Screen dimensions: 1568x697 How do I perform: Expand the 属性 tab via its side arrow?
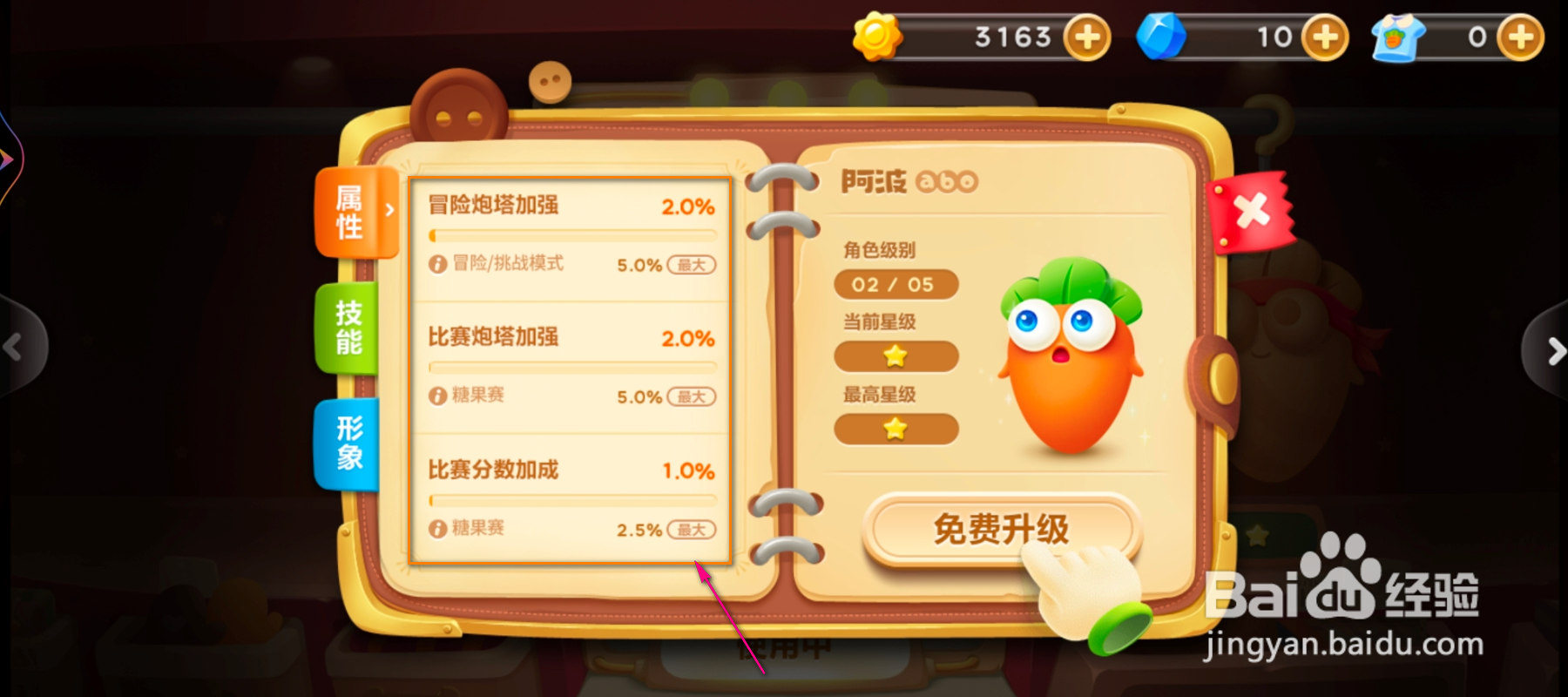click(389, 211)
